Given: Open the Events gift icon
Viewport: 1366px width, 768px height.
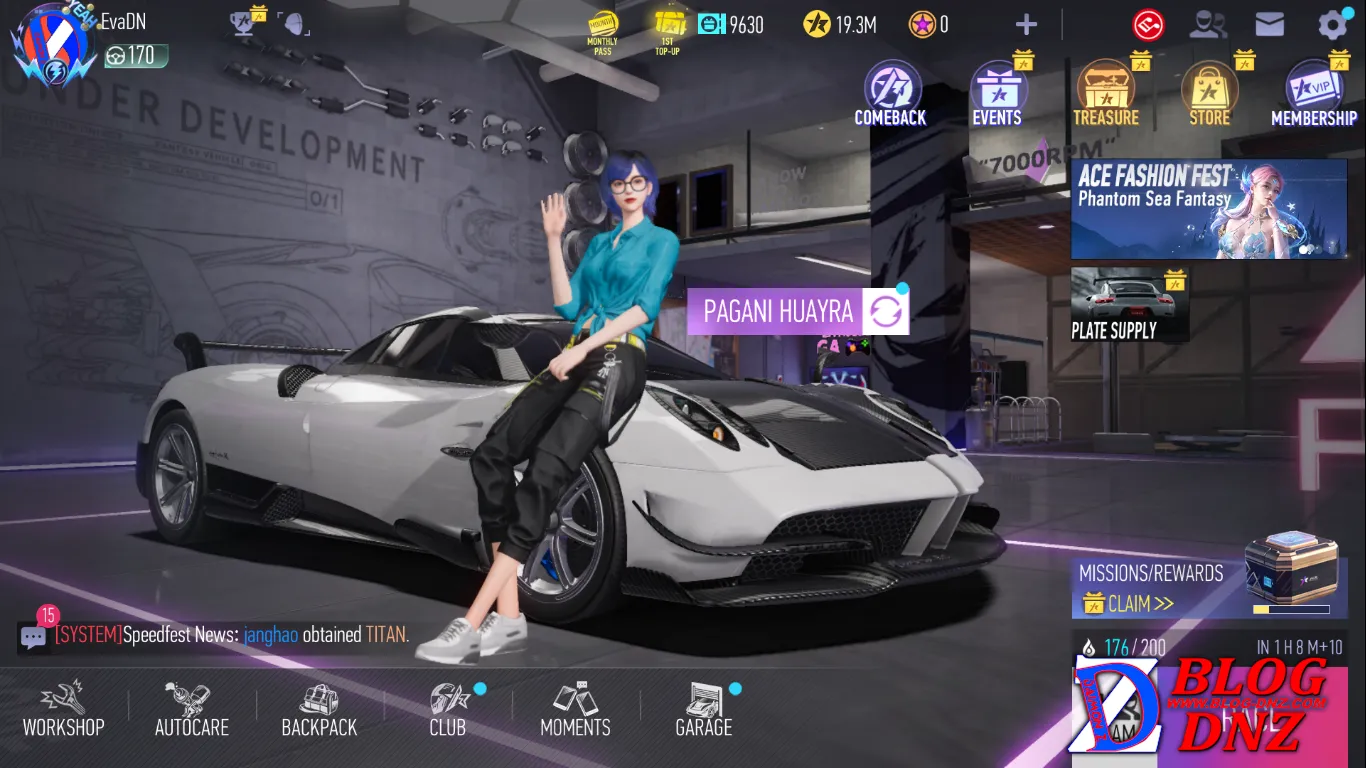Looking at the screenshot, I should (997, 94).
